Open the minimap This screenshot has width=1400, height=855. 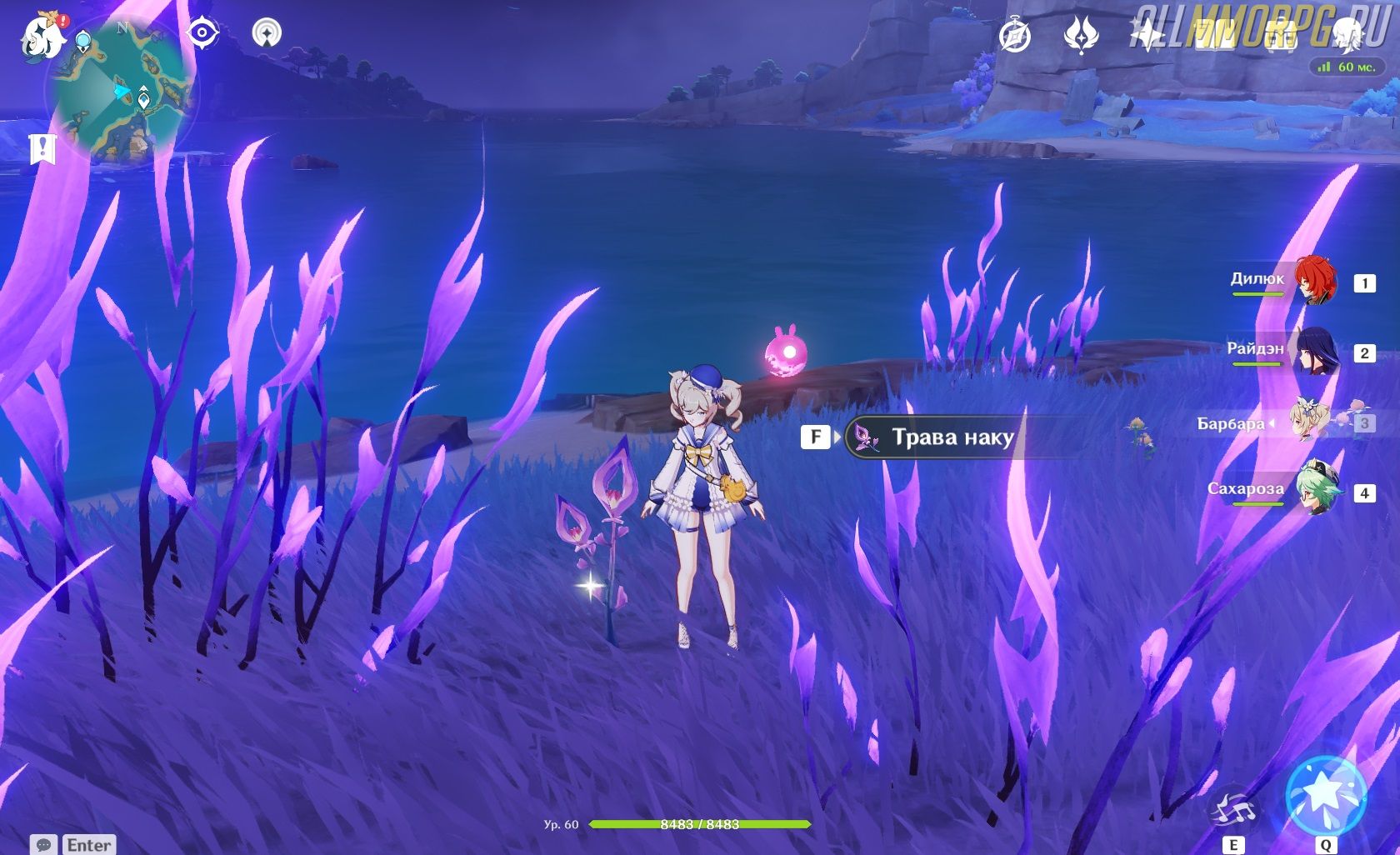pyautogui.click(x=125, y=92)
